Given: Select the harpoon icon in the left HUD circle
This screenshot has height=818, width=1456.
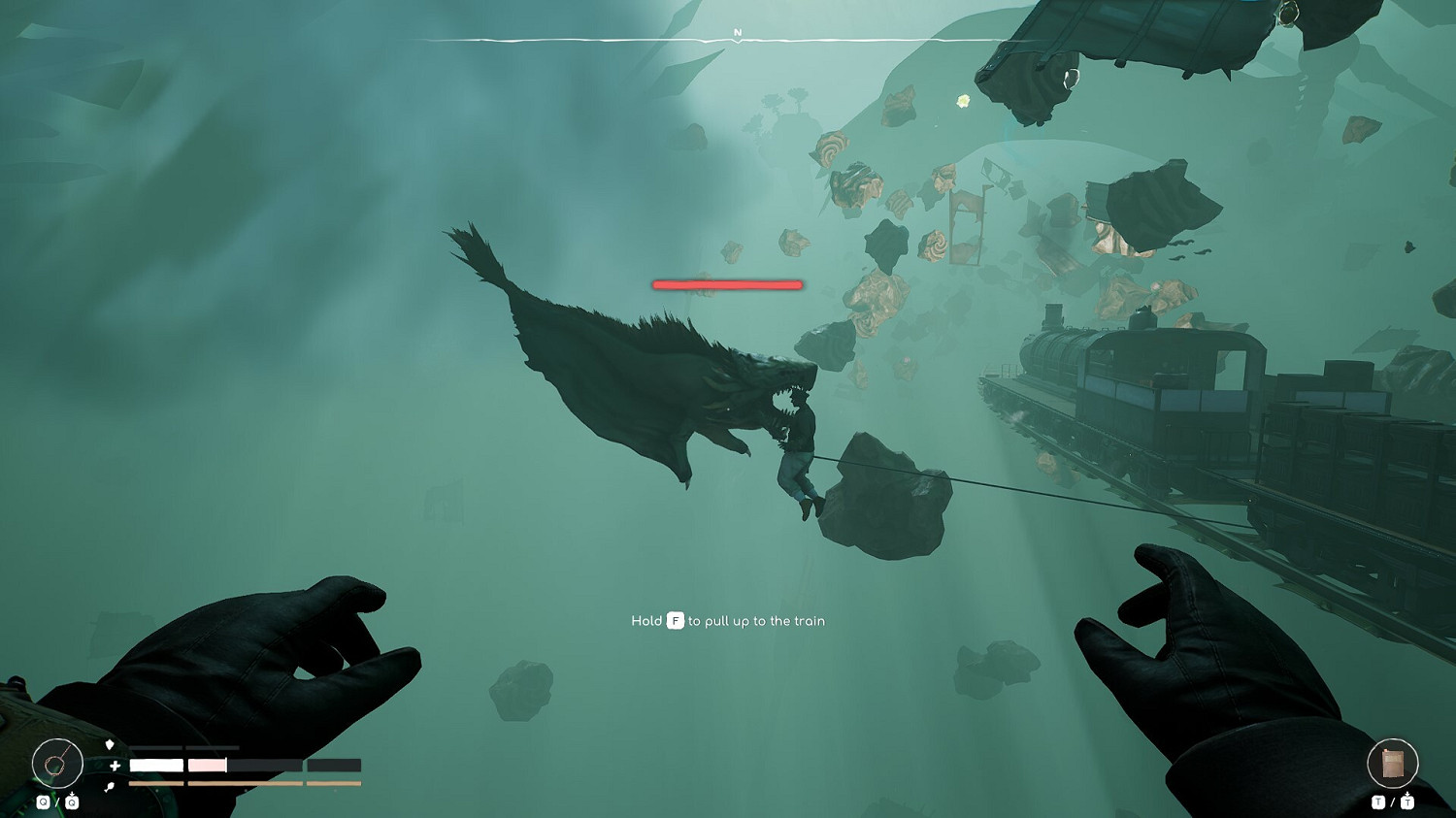Looking at the screenshot, I should tap(57, 766).
